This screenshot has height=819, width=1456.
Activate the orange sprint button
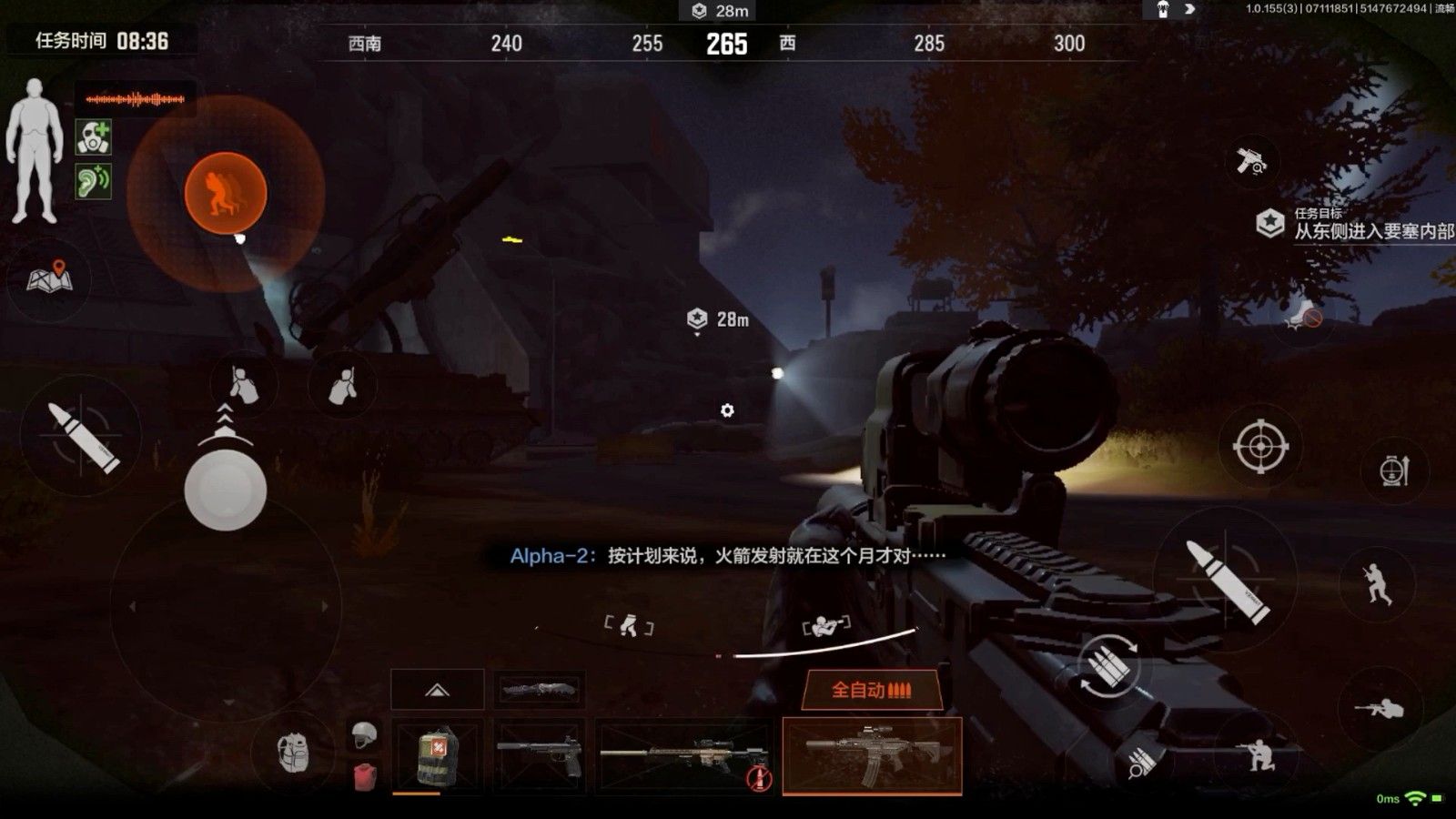click(x=225, y=193)
